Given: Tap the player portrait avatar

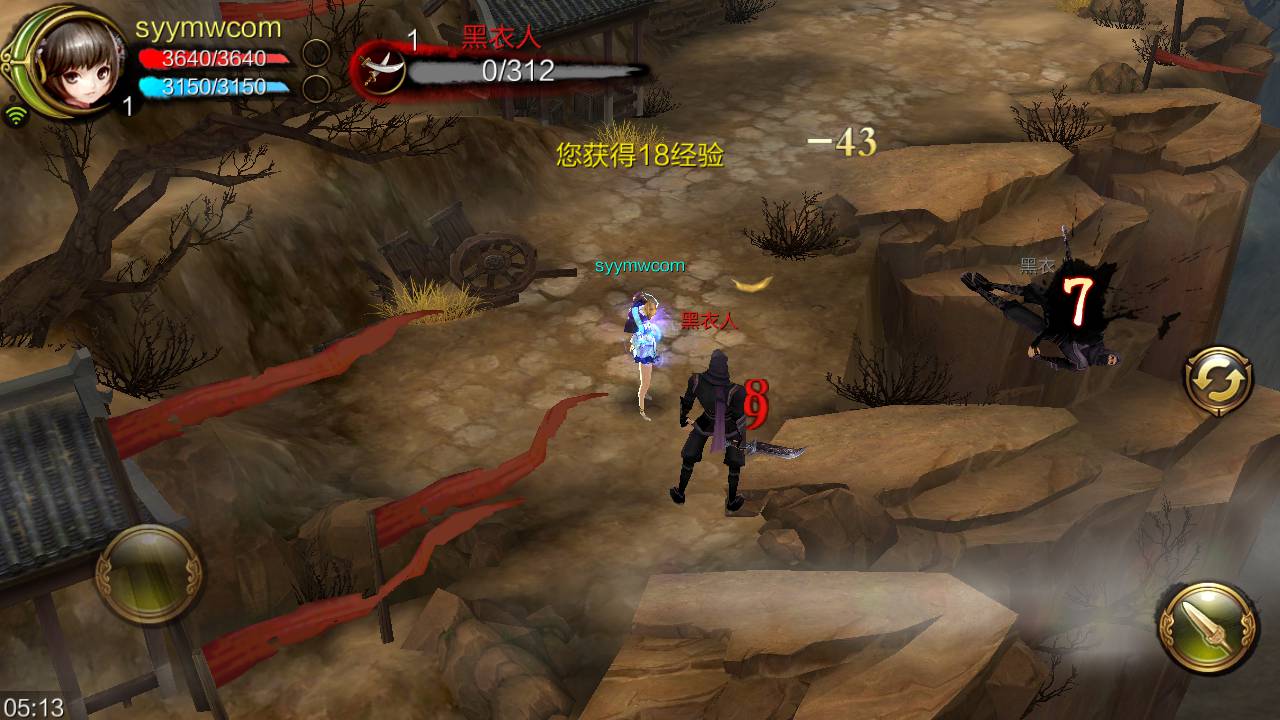Looking at the screenshot, I should 70,62.
